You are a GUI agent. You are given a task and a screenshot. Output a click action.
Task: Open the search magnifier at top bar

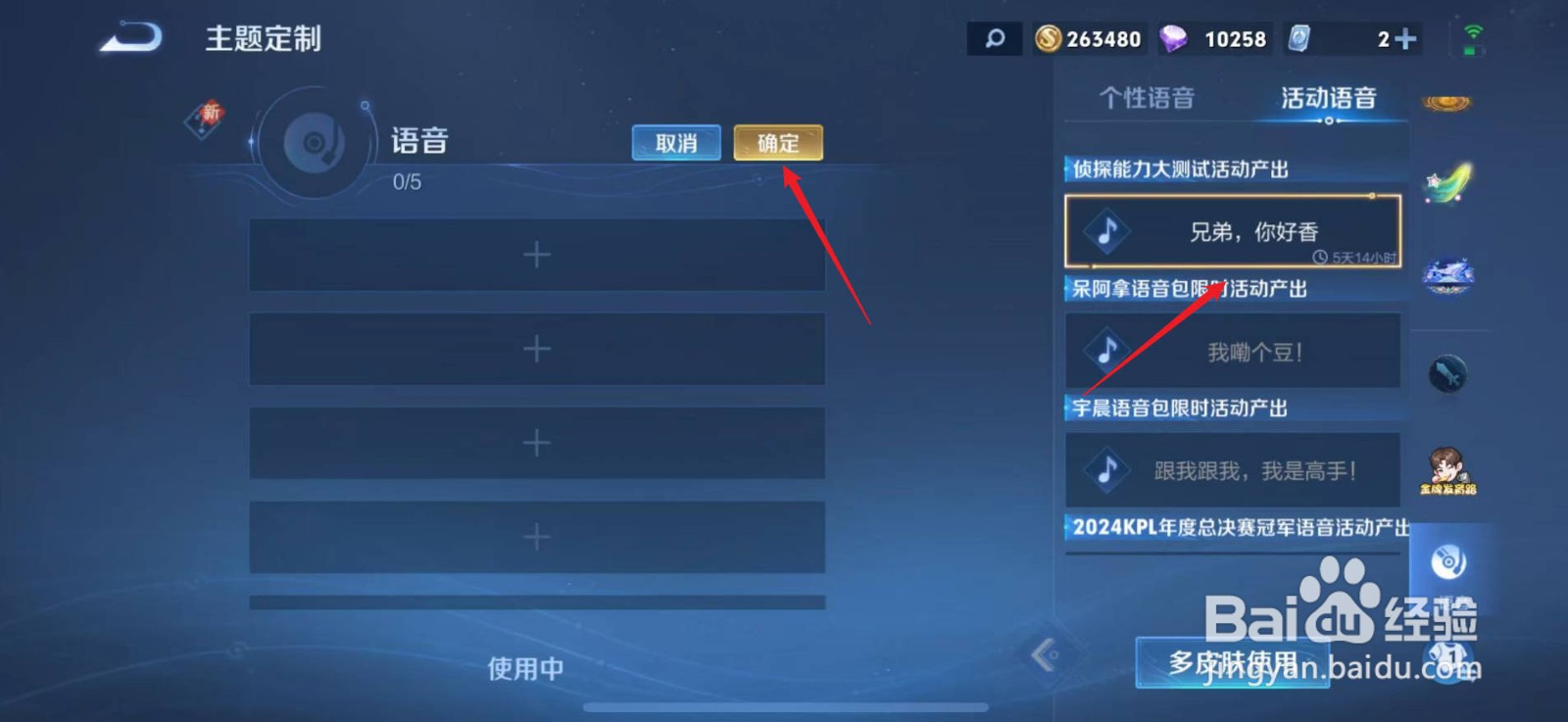tap(994, 38)
